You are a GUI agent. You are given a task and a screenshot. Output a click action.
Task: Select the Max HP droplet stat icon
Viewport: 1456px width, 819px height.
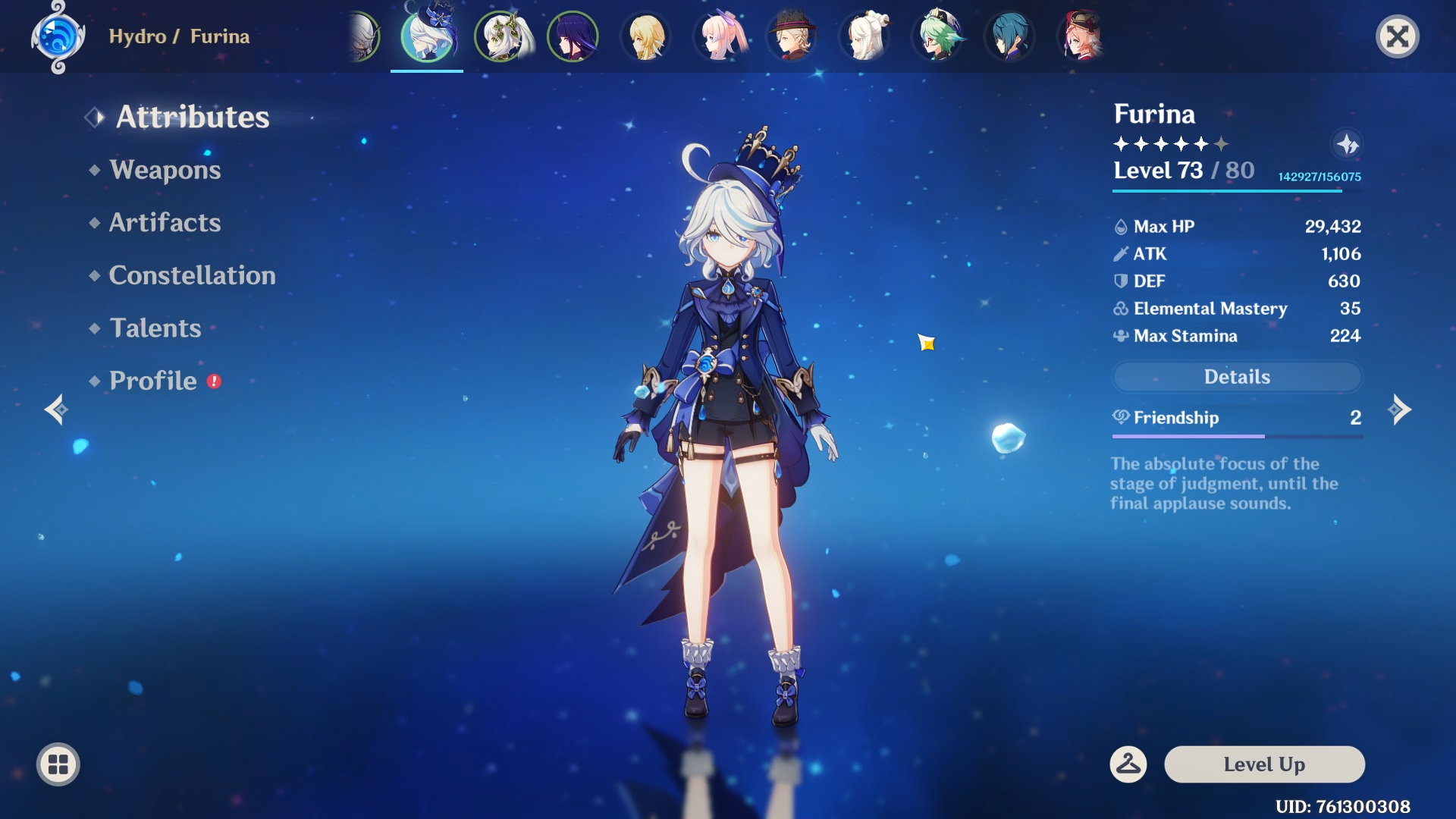1120,226
